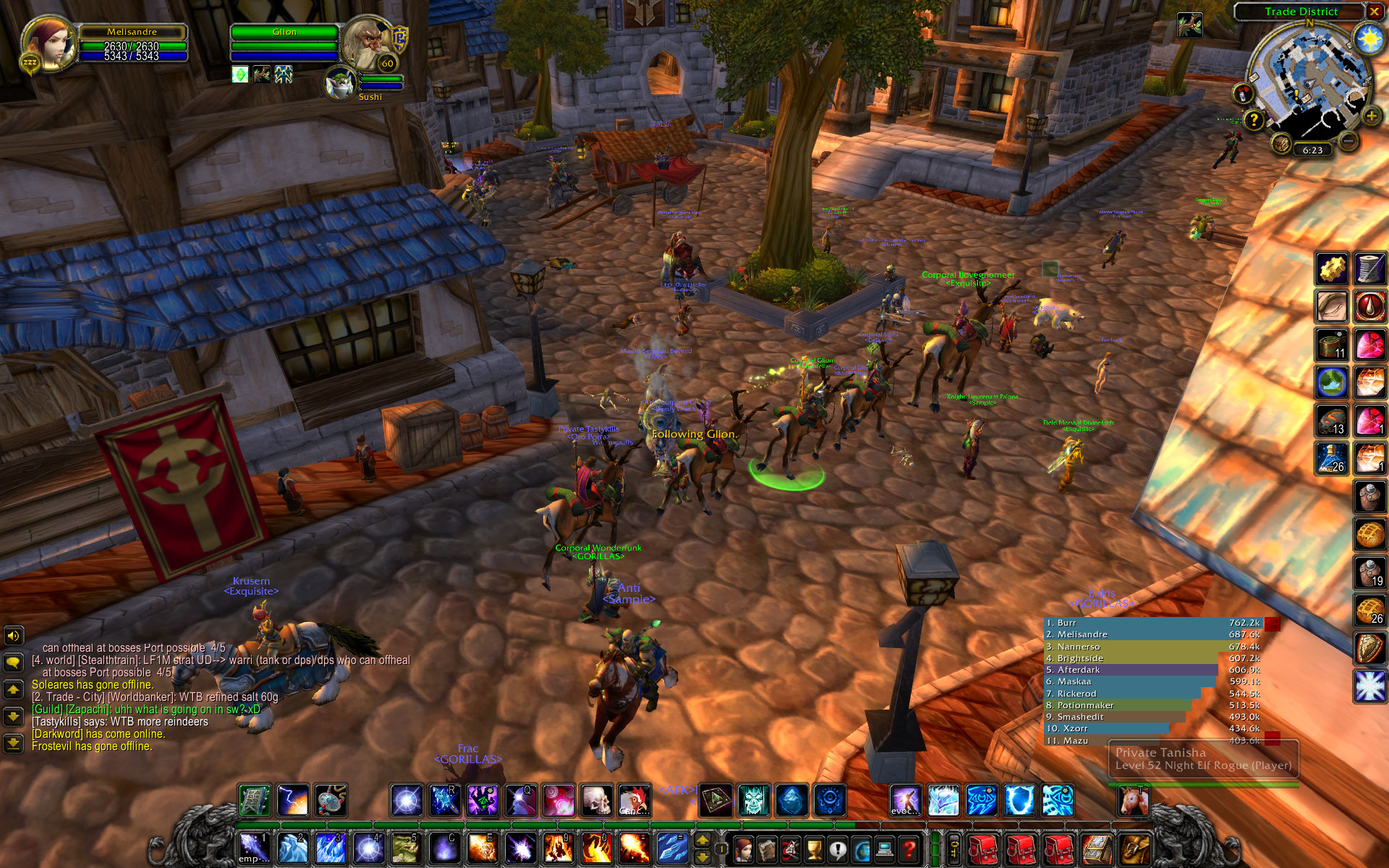Use the Frostbolt ability in slot 2
The height and width of the screenshot is (868, 1389).
pyautogui.click(x=292, y=848)
